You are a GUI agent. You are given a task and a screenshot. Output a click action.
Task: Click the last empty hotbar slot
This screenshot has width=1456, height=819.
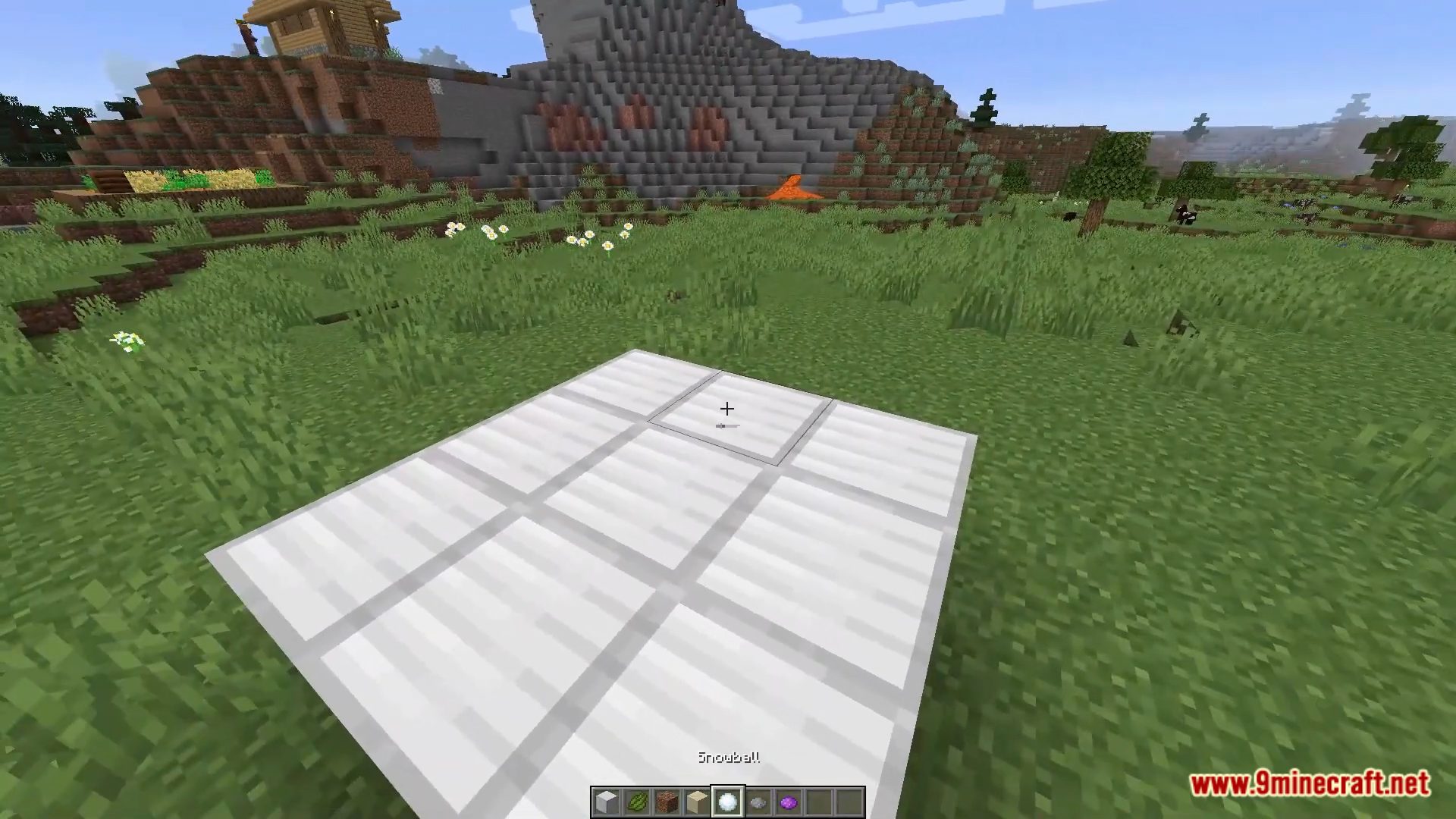tap(851, 802)
